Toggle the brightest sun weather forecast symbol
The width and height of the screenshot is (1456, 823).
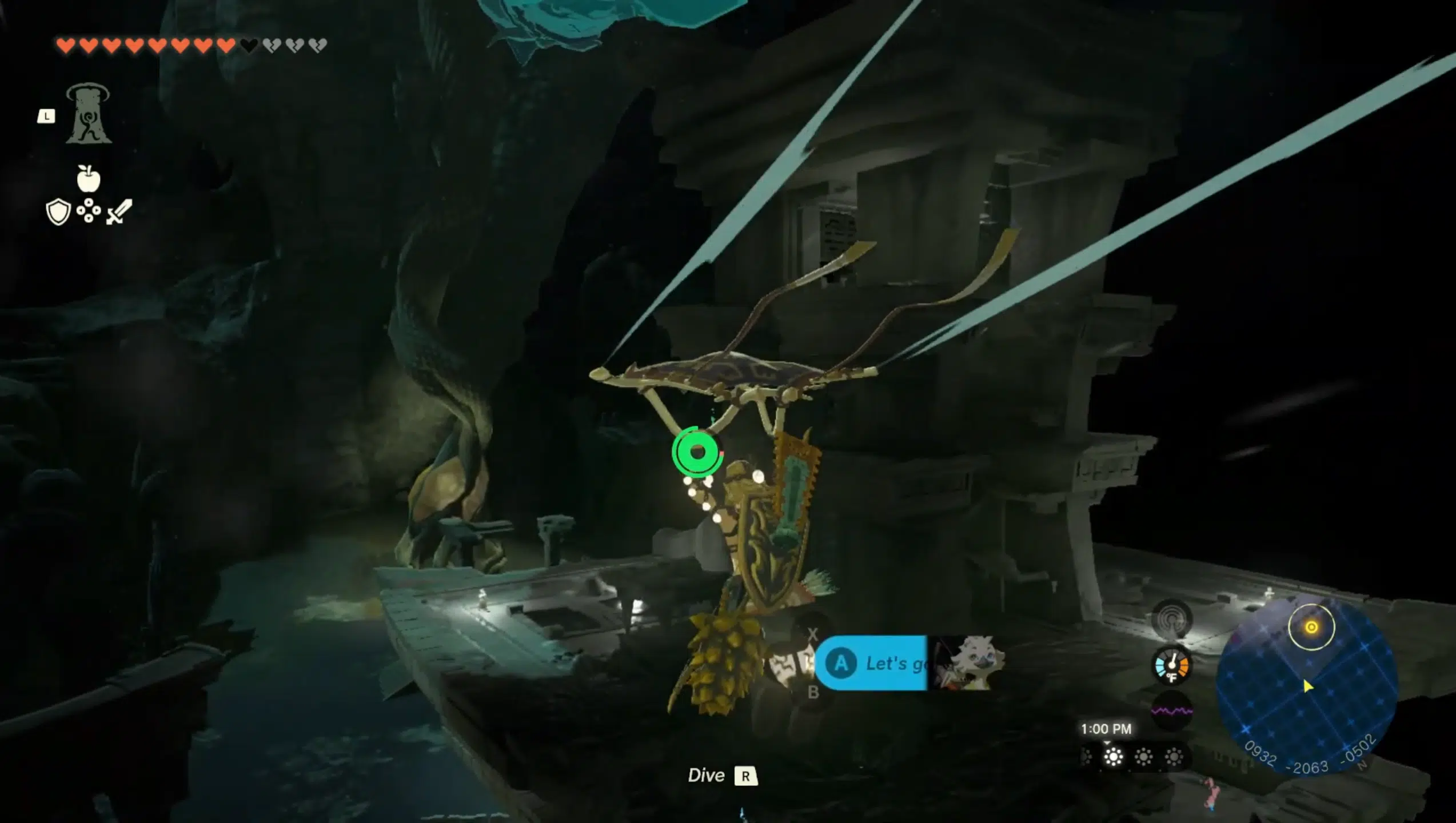[x=1114, y=758]
